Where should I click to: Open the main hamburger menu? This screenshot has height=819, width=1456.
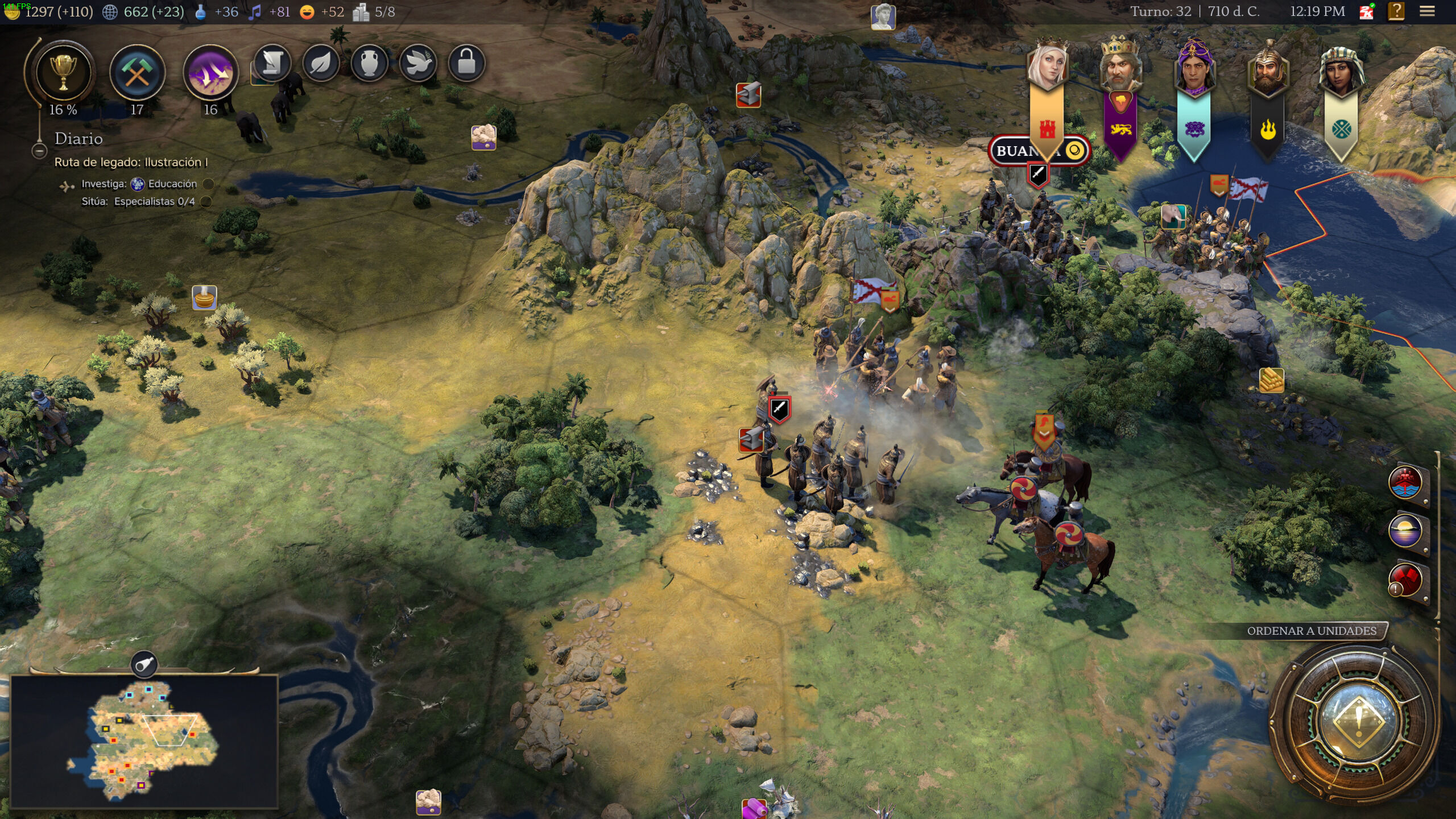[1427, 11]
